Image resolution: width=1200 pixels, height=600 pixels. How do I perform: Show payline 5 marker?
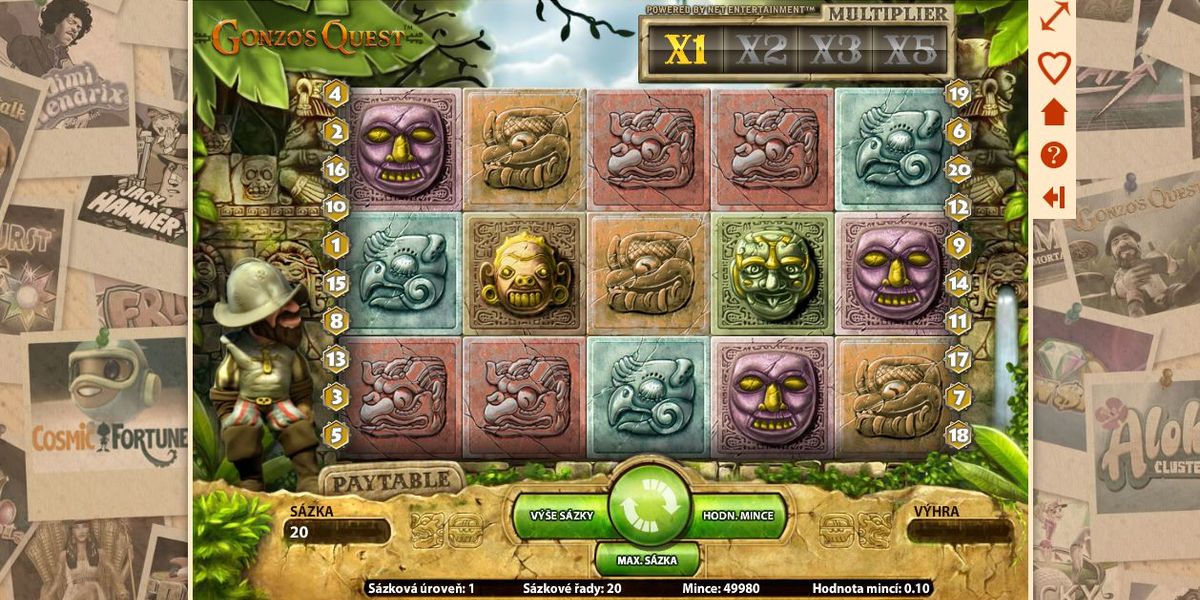coord(335,436)
